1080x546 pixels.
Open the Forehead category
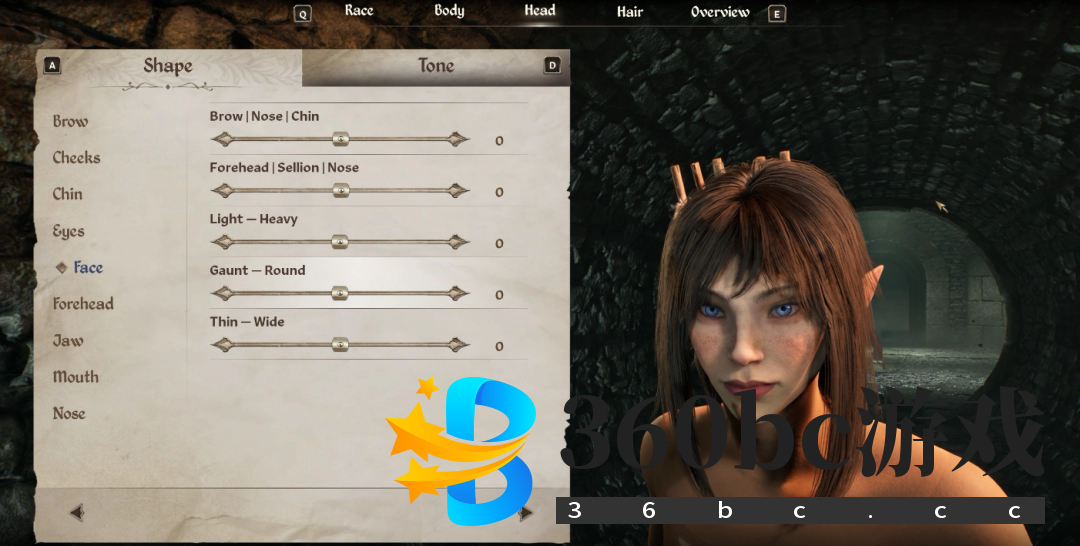tap(83, 304)
